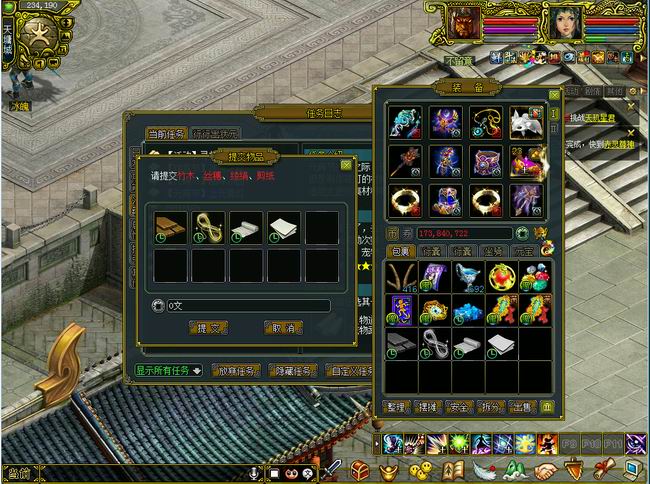Sort the inventory with the 整理 button
This screenshot has width=650, height=484.
(x=397, y=407)
